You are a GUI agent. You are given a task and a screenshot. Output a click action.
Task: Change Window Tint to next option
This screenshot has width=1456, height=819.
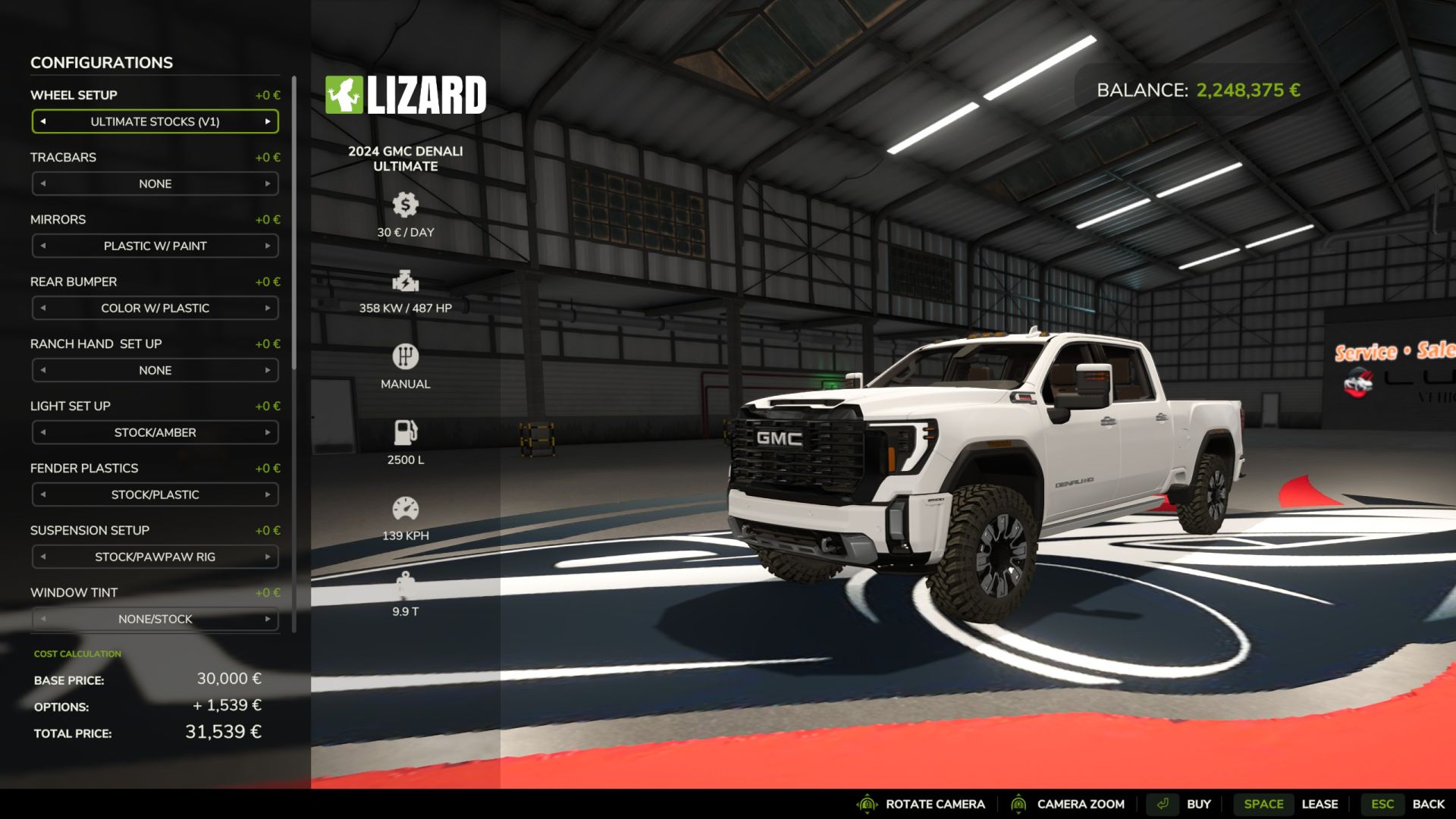point(268,619)
